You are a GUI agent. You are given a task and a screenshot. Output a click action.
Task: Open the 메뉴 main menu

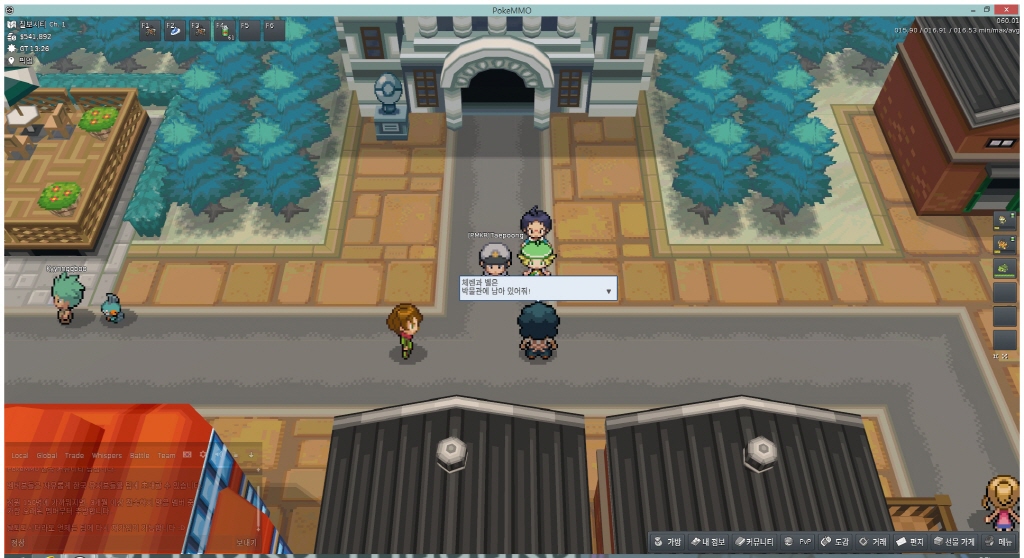point(1000,541)
